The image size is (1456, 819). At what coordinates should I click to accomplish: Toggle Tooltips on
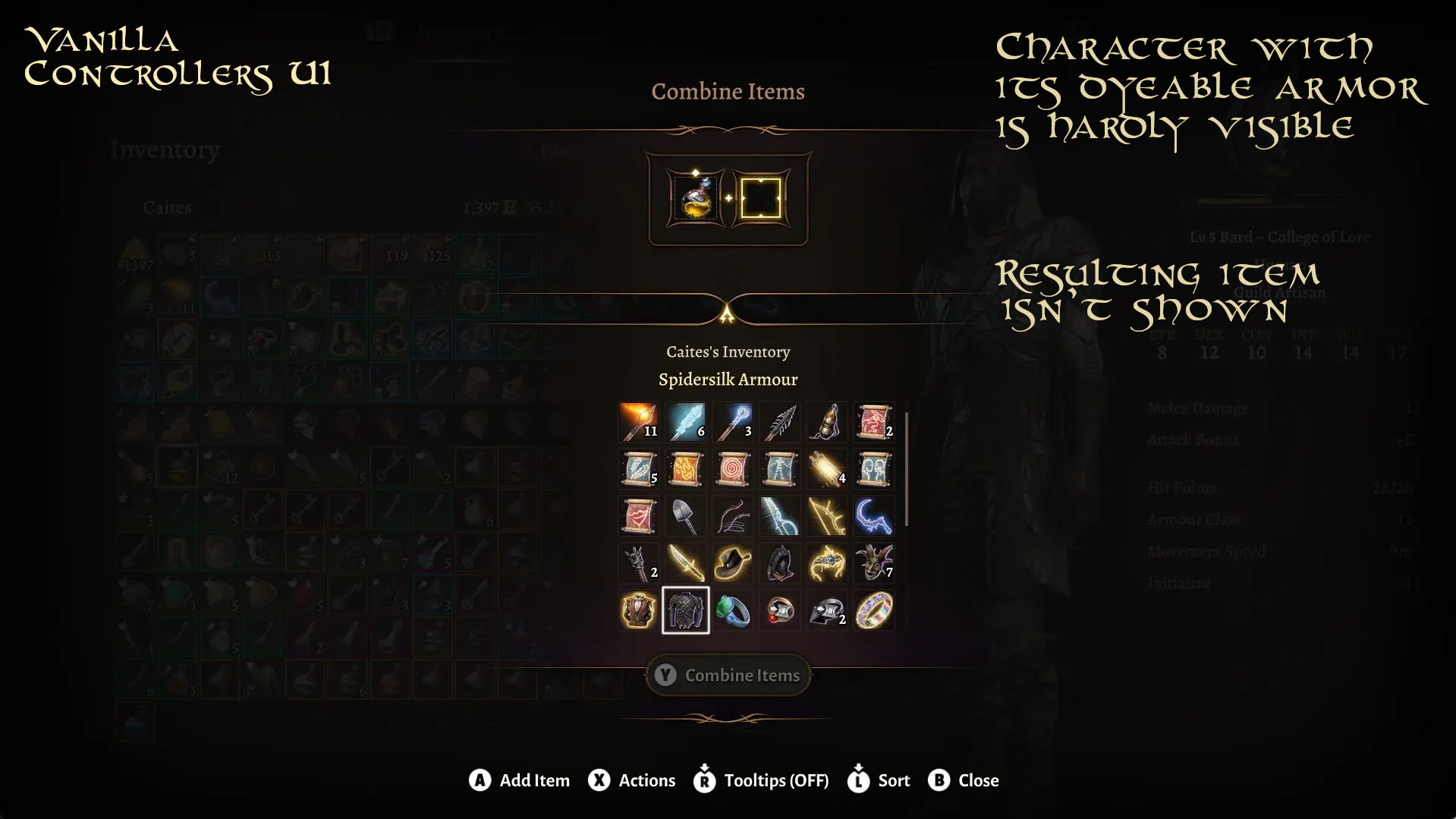(x=766, y=780)
